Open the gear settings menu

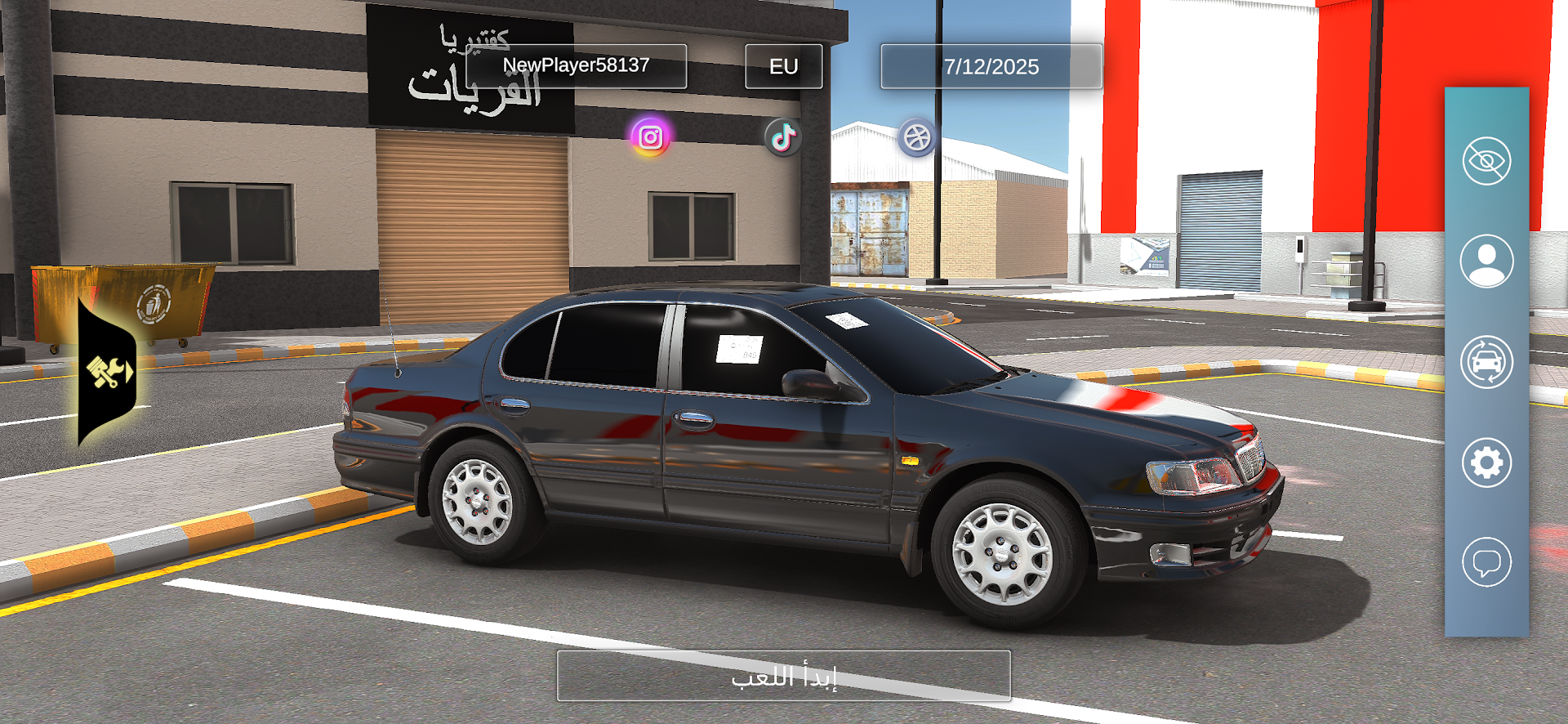[1486, 463]
